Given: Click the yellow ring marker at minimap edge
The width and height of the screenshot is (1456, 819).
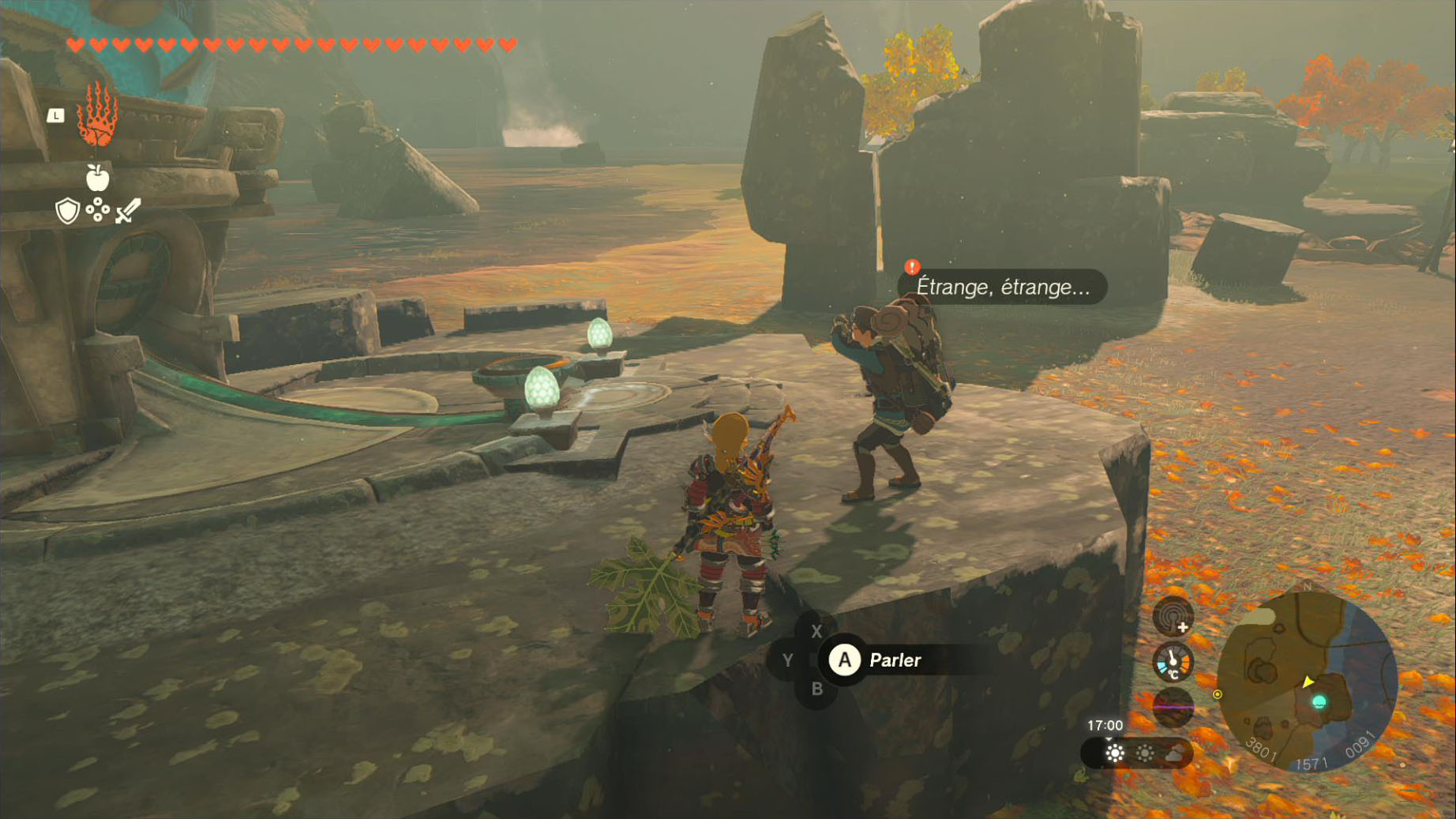Looking at the screenshot, I should pyautogui.click(x=1217, y=694).
